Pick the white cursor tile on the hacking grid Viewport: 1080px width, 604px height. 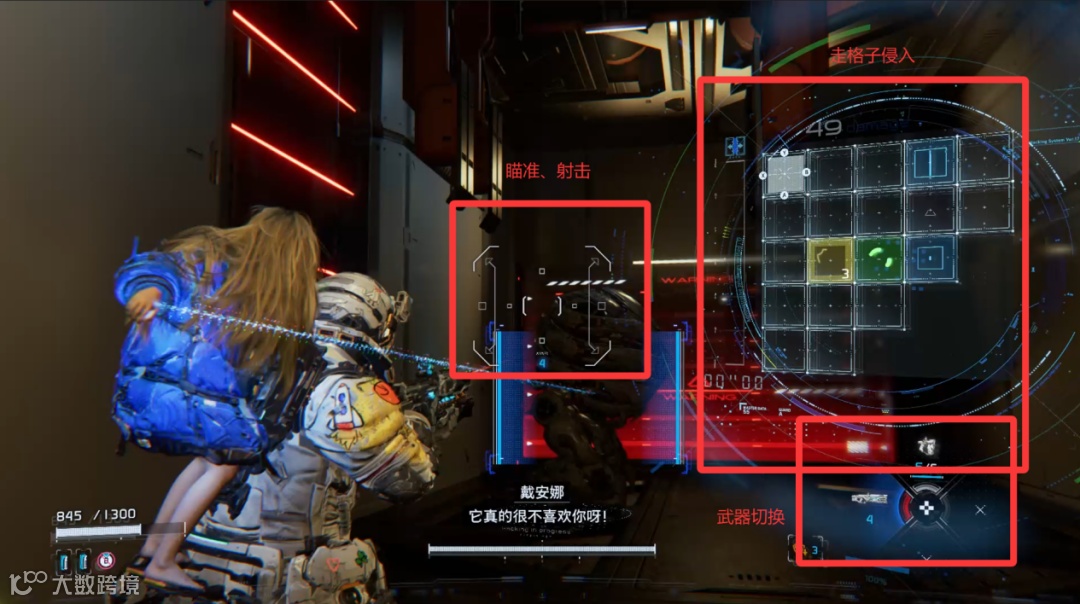click(x=786, y=173)
